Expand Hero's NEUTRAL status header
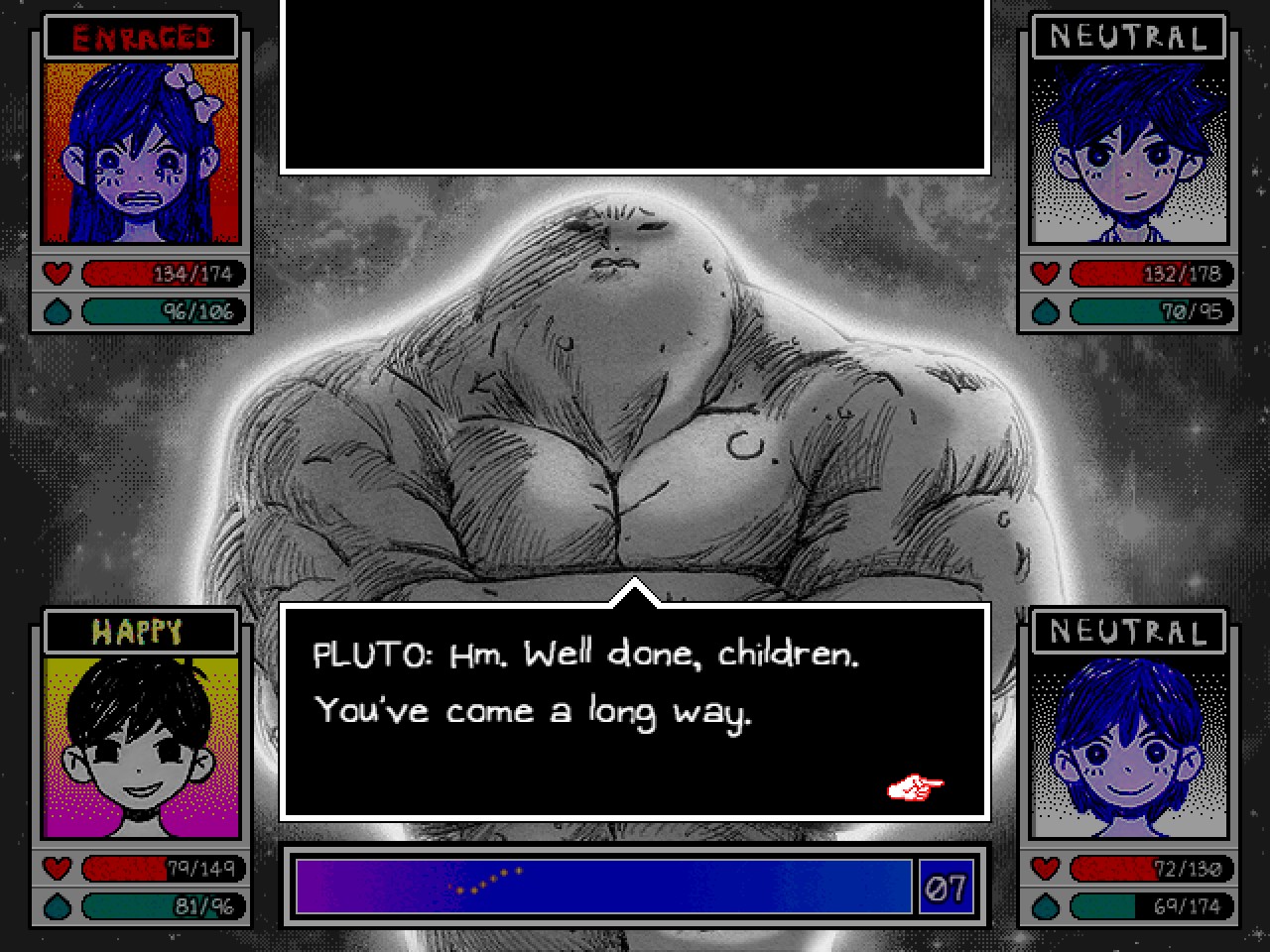The height and width of the screenshot is (952, 1270). coord(1127,631)
